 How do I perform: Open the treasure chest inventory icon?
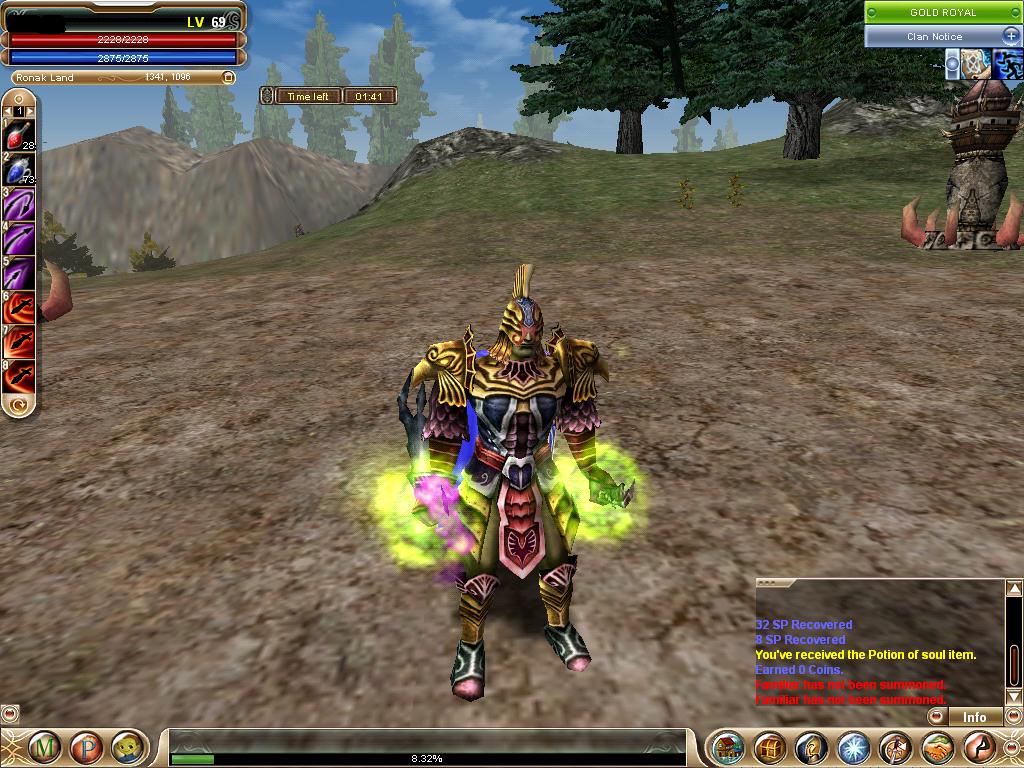(x=769, y=747)
